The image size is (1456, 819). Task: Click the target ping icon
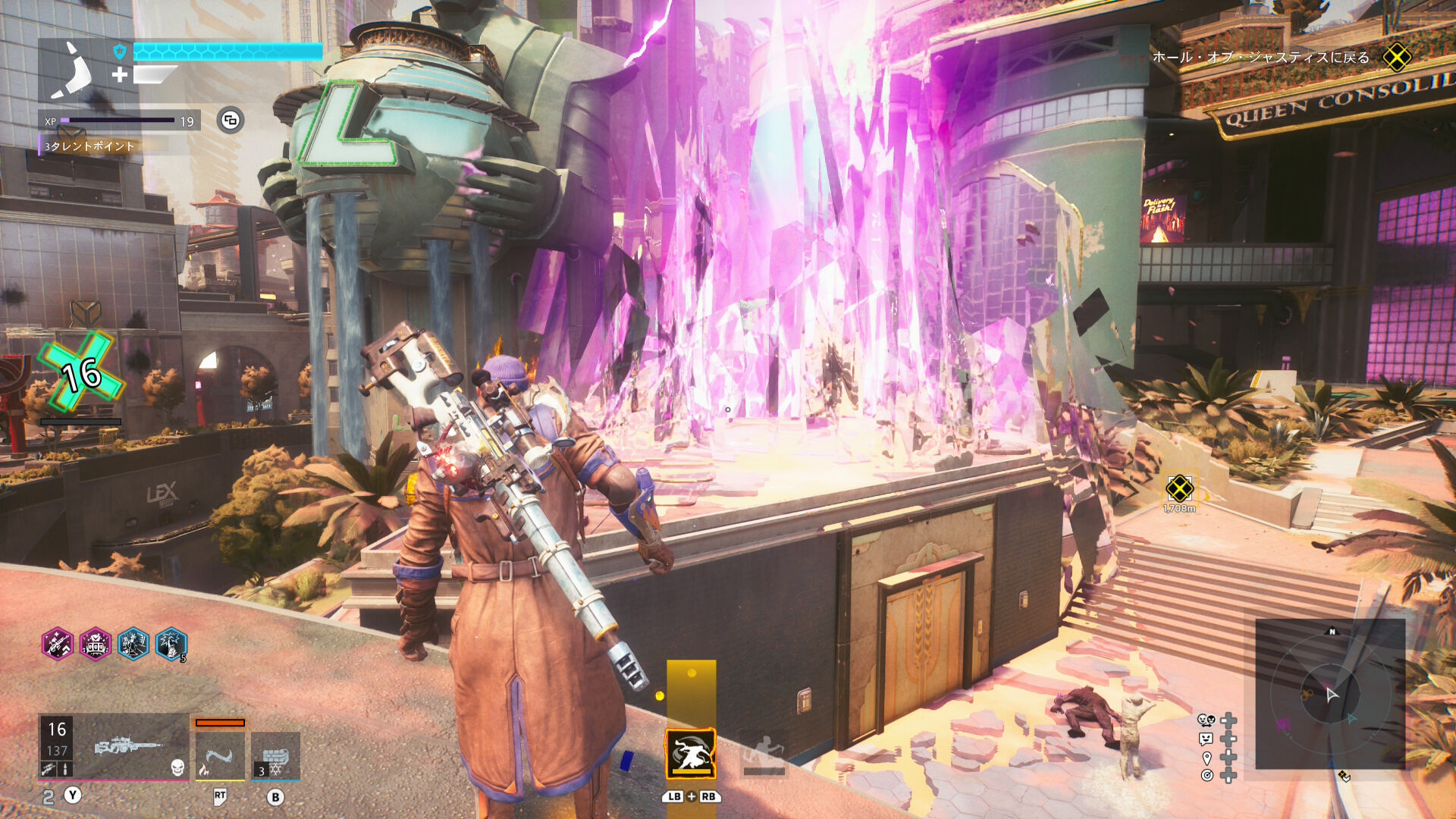pos(1207,775)
